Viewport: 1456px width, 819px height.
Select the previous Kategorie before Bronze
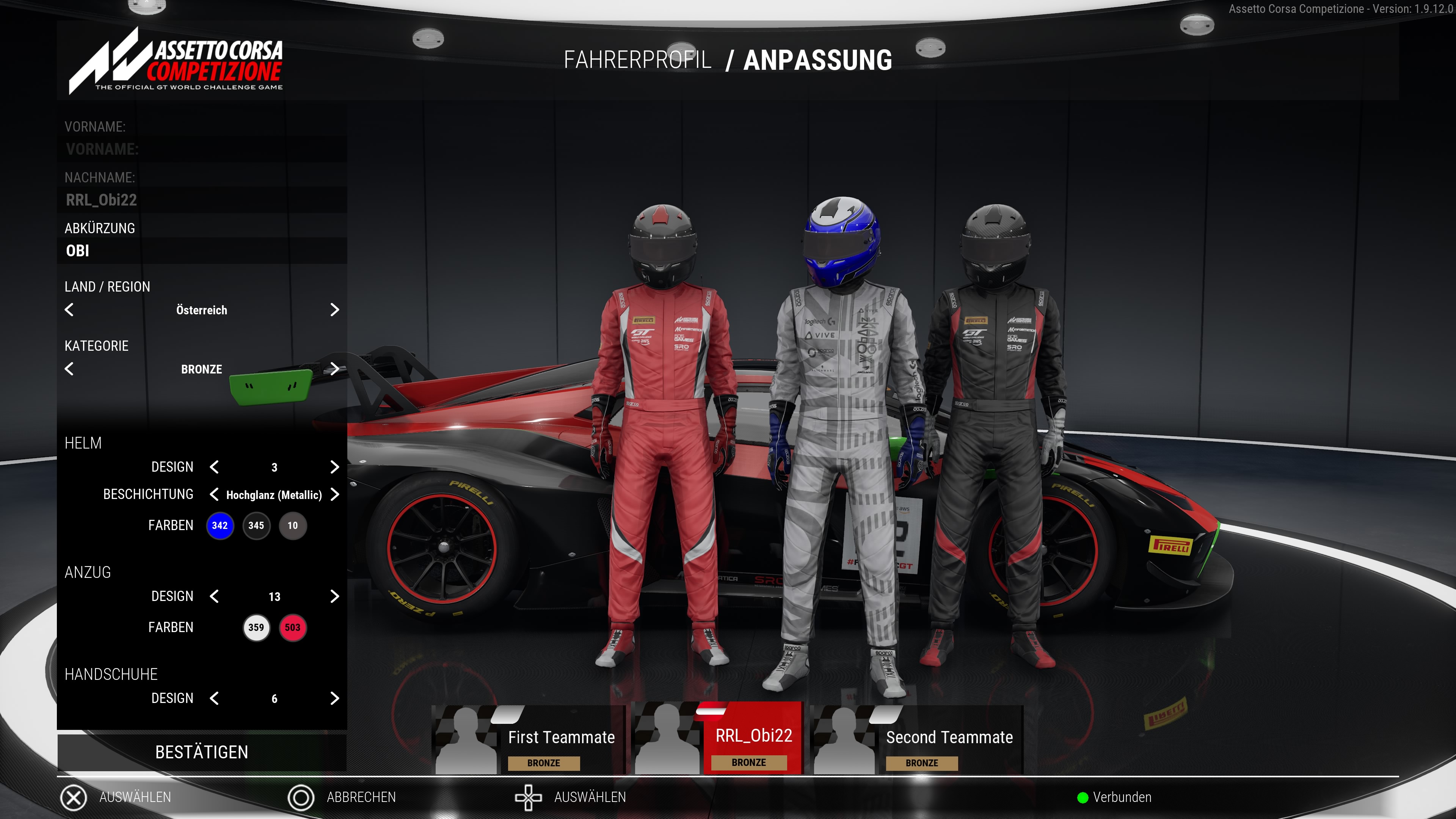[69, 369]
